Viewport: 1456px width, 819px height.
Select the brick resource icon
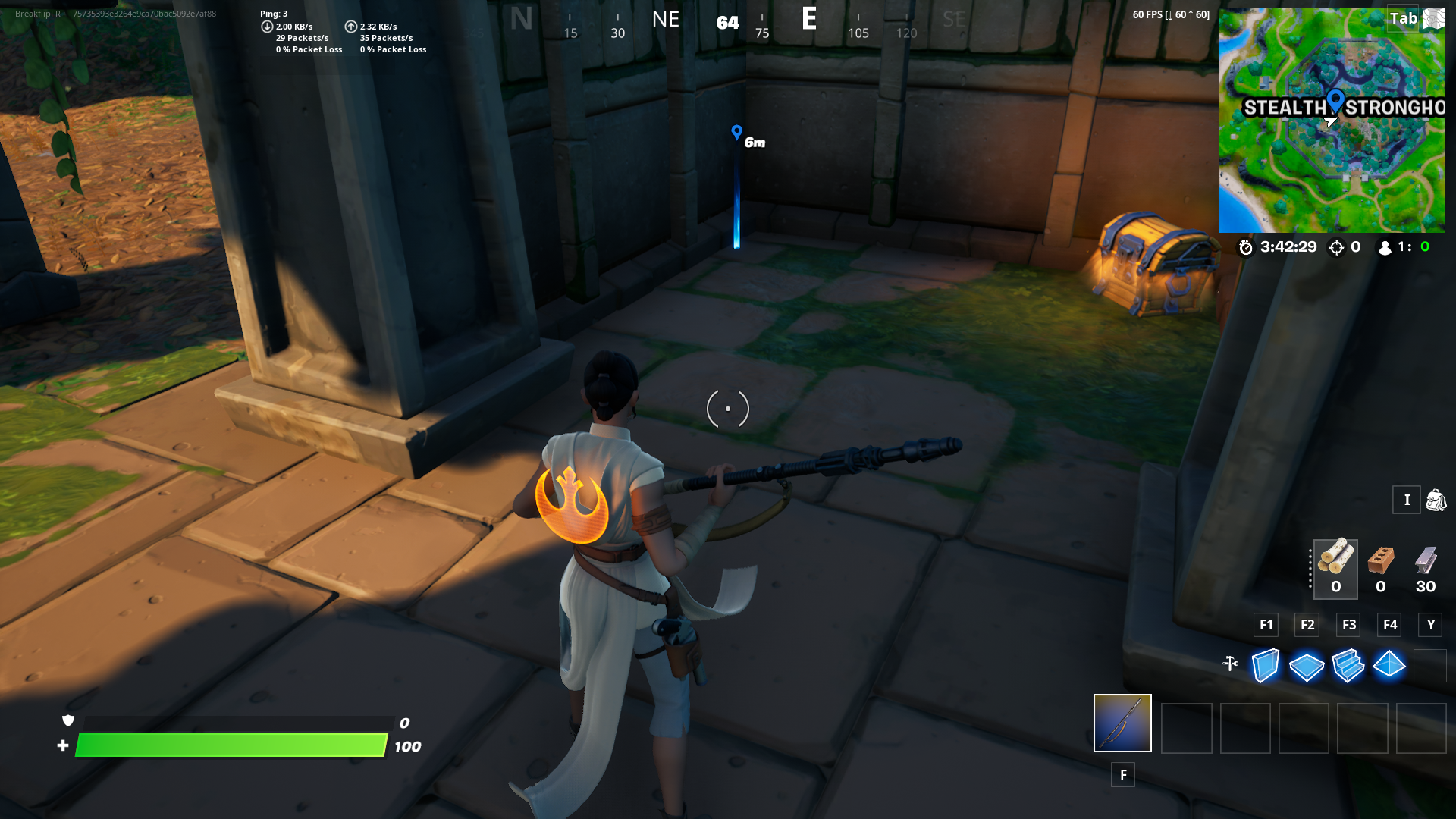point(1380,563)
